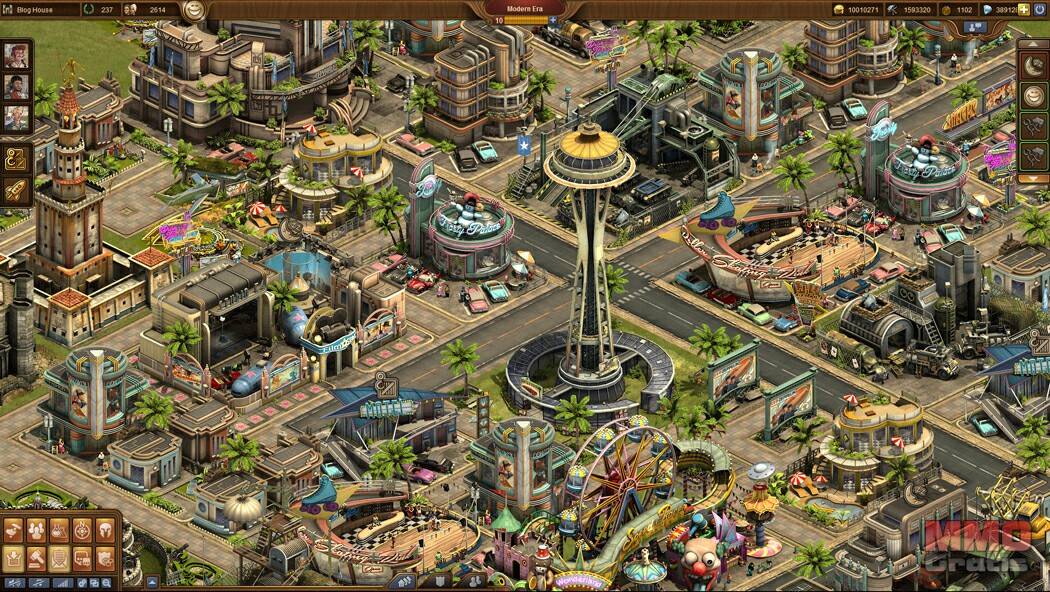The image size is (1050, 592).
Task: Open the rocket icon on left panel
Action: click(18, 189)
